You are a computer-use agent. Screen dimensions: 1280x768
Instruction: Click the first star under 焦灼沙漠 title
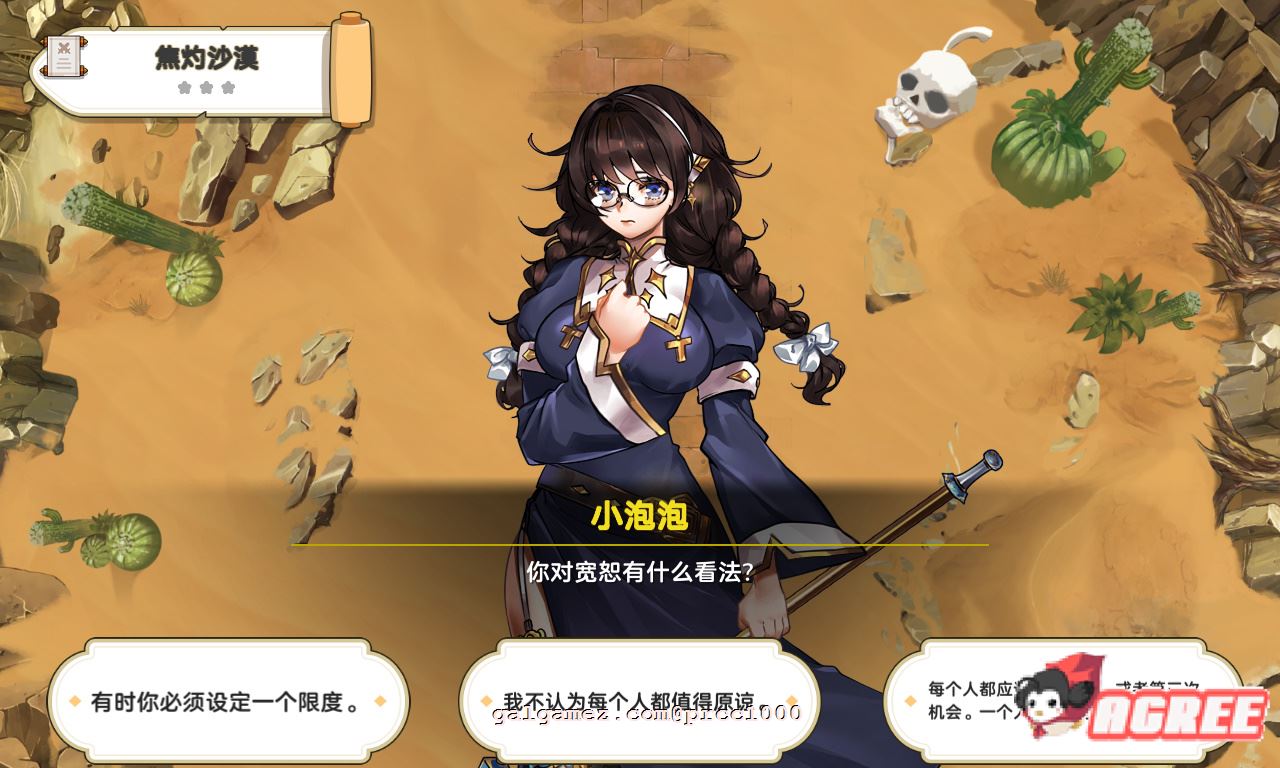[186, 87]
